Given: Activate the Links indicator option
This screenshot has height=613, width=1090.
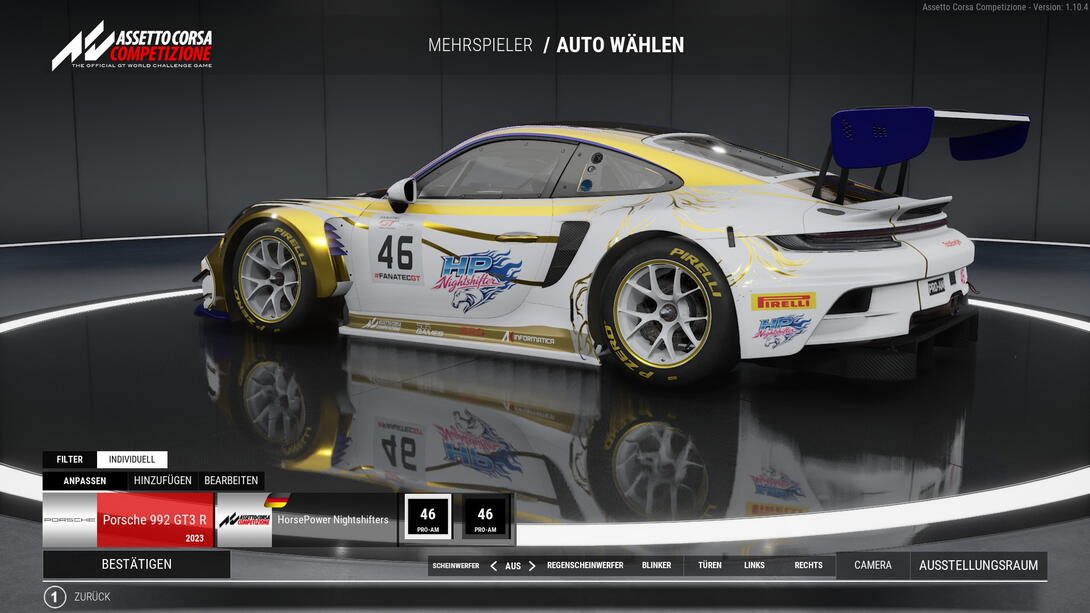Looking at the screenshot, I should pyautogui.click(x=754, y=566).
